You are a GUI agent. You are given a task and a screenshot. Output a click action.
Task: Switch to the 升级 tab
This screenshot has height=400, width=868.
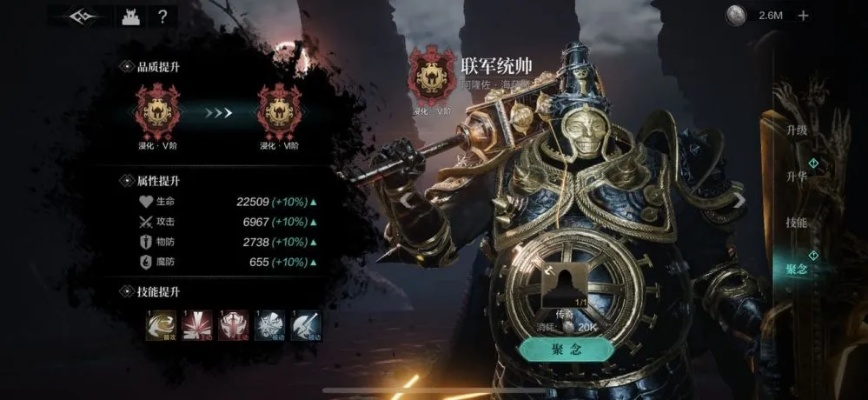tap(796, 130)
